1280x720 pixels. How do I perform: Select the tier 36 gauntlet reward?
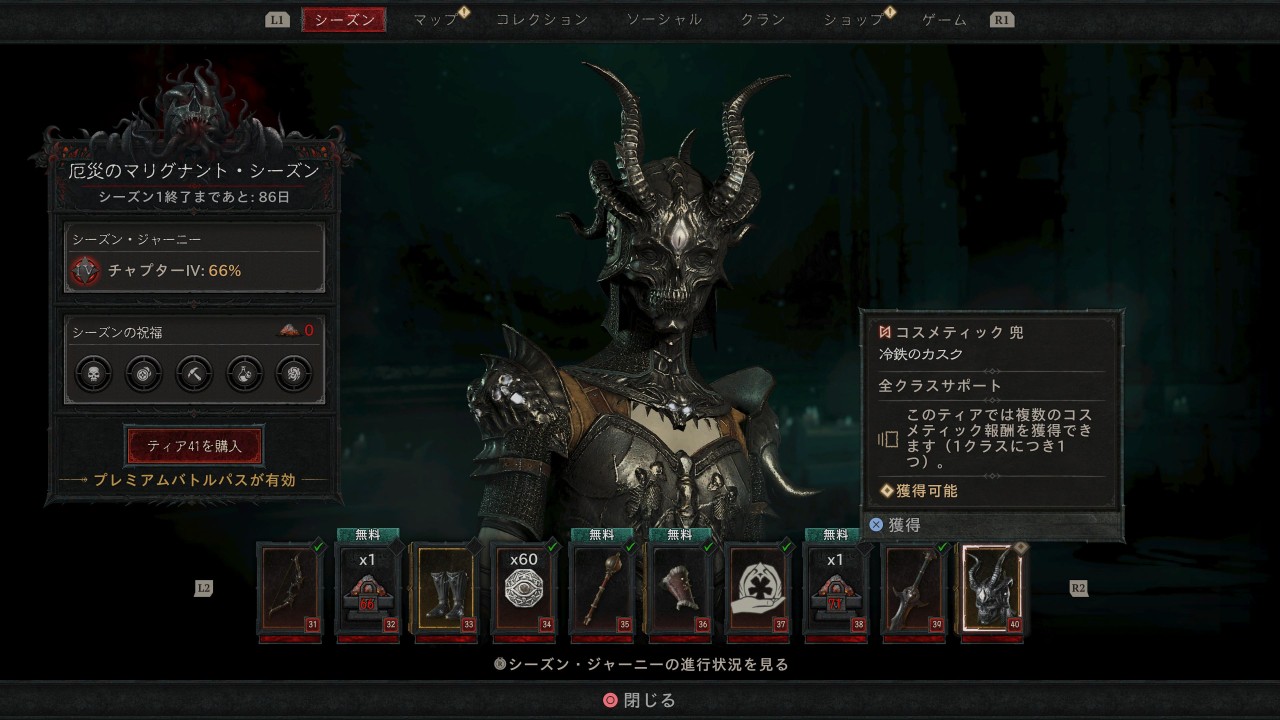tap(680, 590)
